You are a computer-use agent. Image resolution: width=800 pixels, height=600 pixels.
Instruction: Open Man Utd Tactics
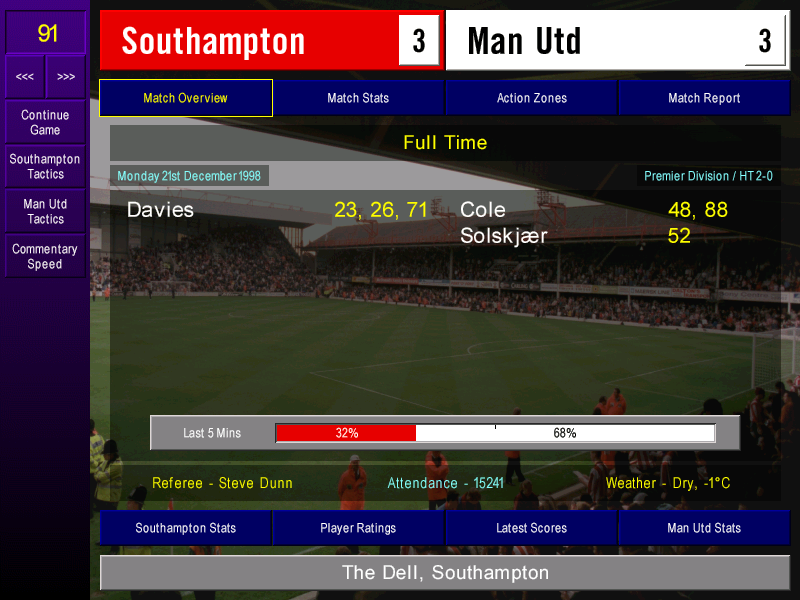tap(45, 211)
